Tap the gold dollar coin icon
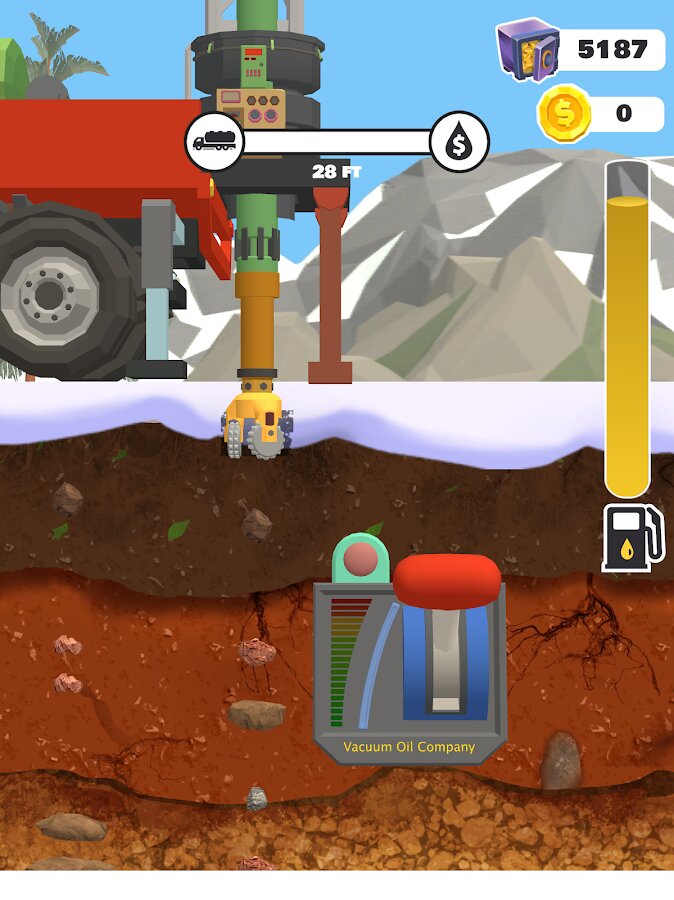Screen dimensions: 674x900 point(565,113)
